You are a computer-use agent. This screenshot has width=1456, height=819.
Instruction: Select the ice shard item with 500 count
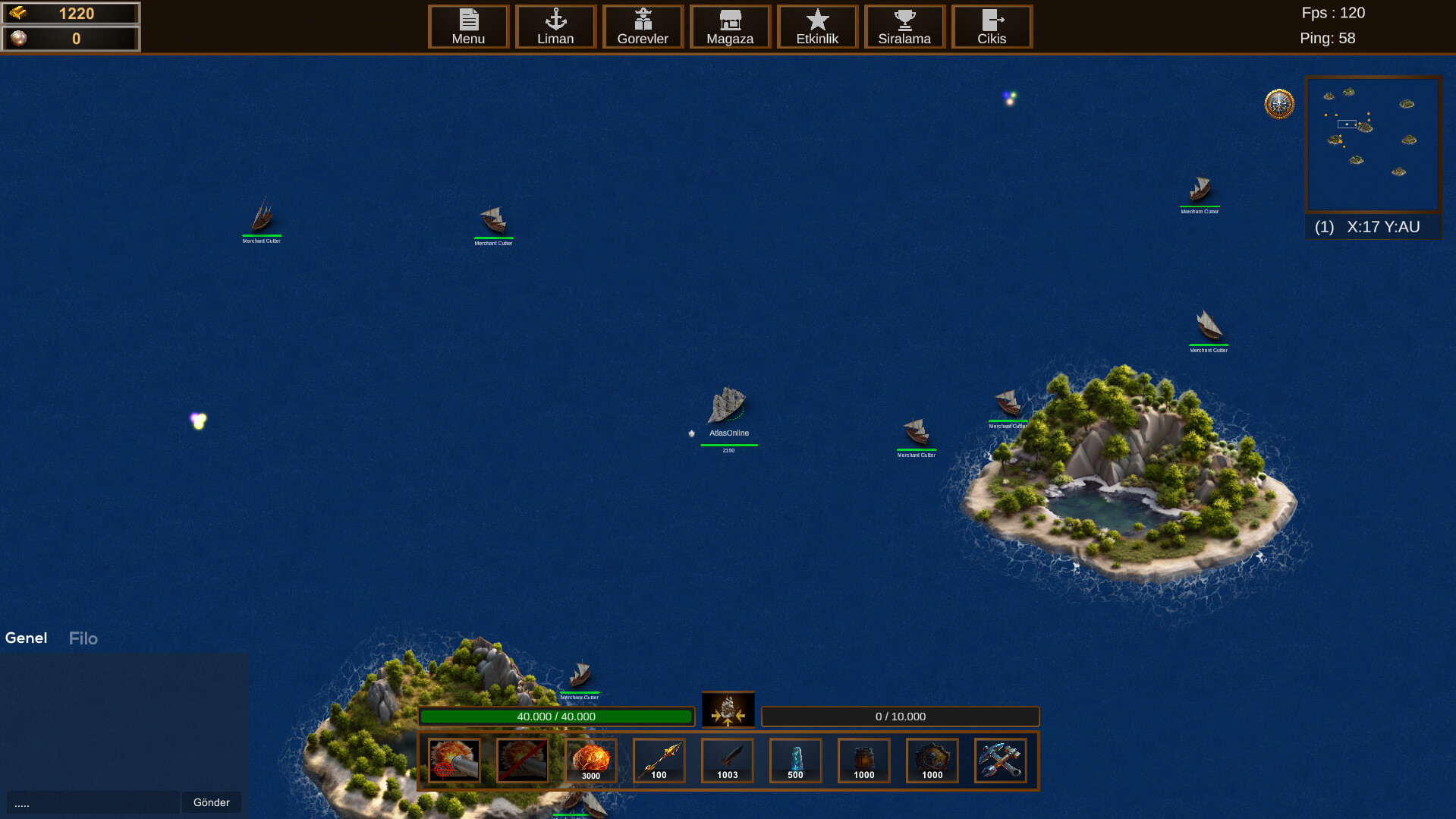[795, 761]
